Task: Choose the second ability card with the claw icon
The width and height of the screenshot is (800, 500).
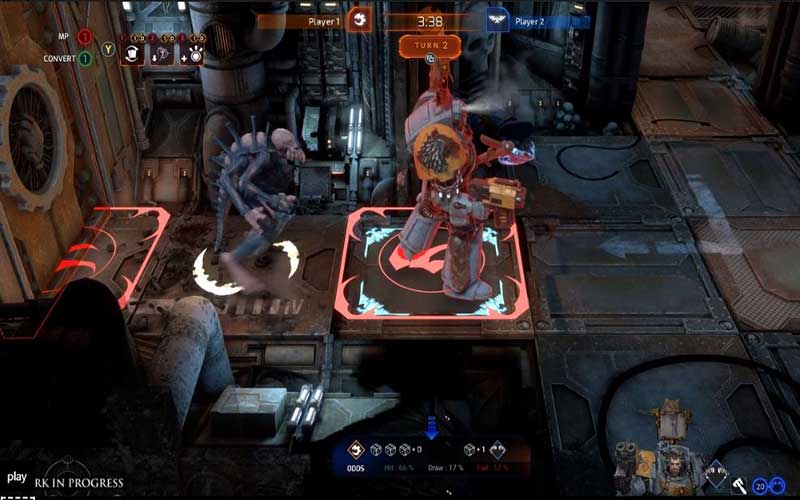Action: pos(161,55)
